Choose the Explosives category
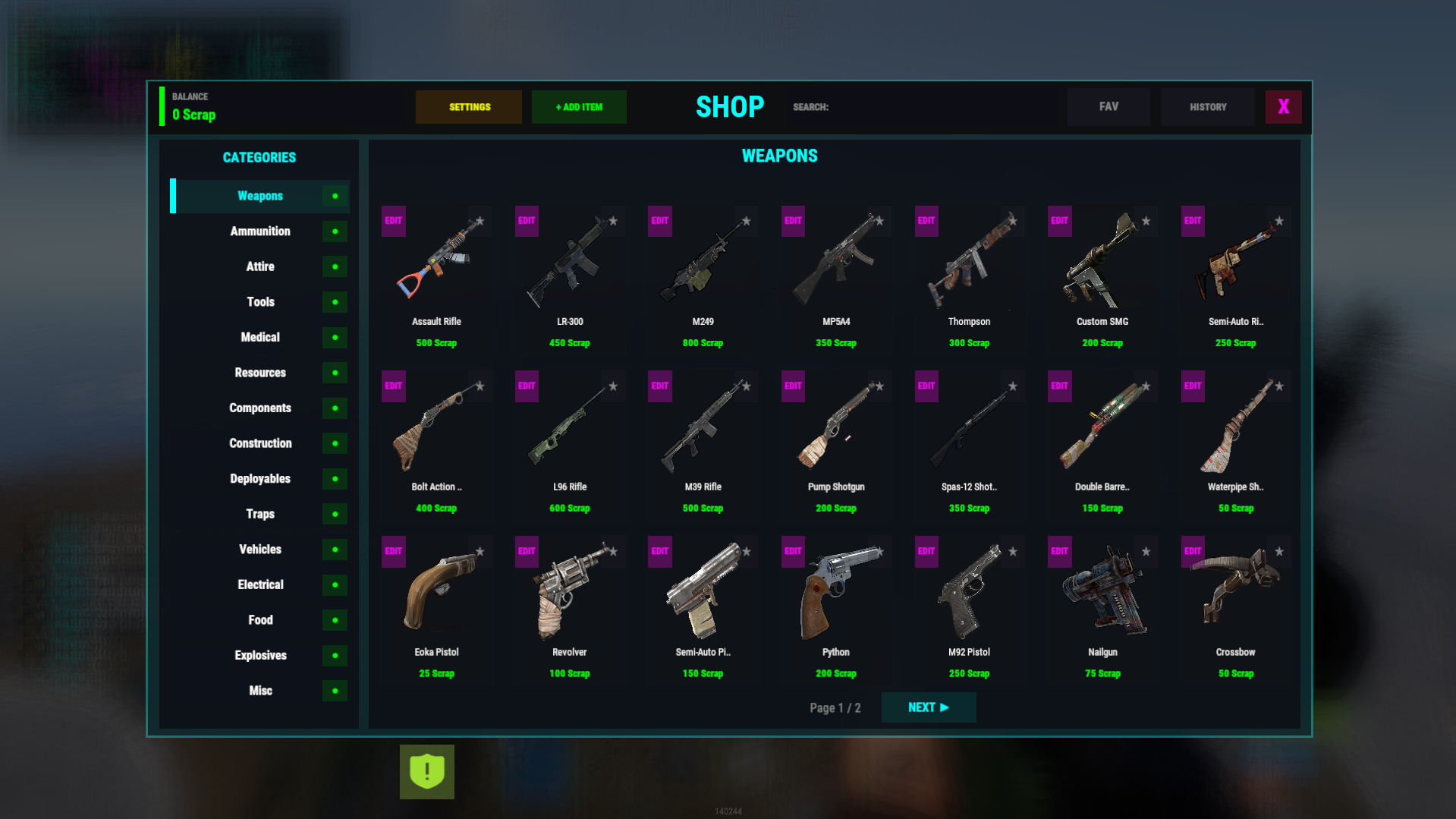Viewport: 1456px width, 819px height. pyautogui.click(x=260, y=655)
